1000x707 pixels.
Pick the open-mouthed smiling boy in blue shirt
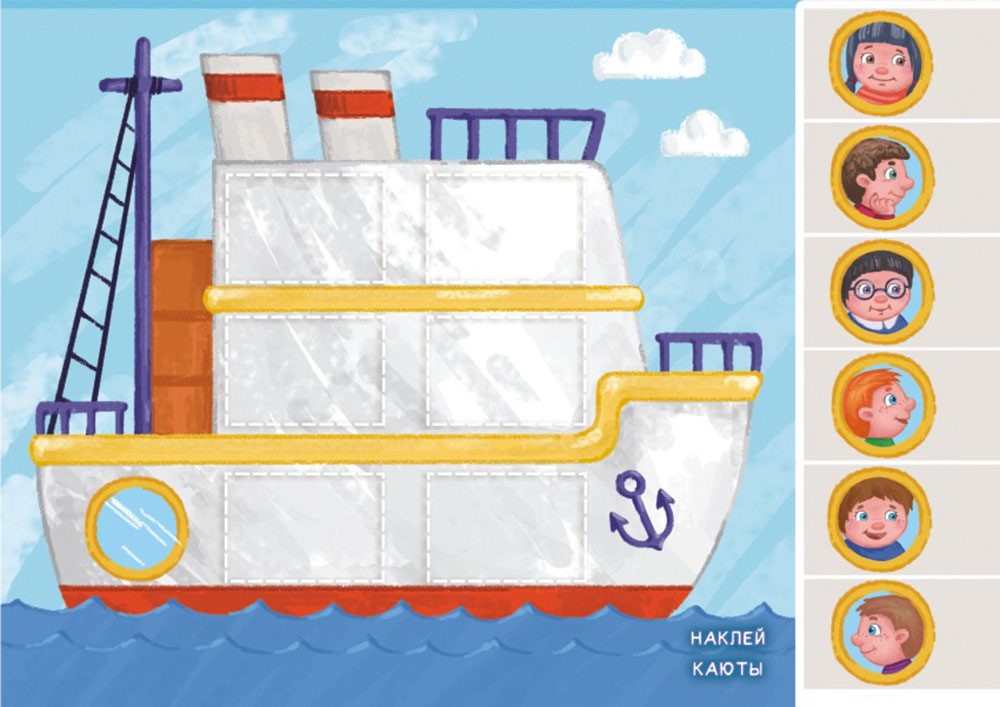[880, 520]
